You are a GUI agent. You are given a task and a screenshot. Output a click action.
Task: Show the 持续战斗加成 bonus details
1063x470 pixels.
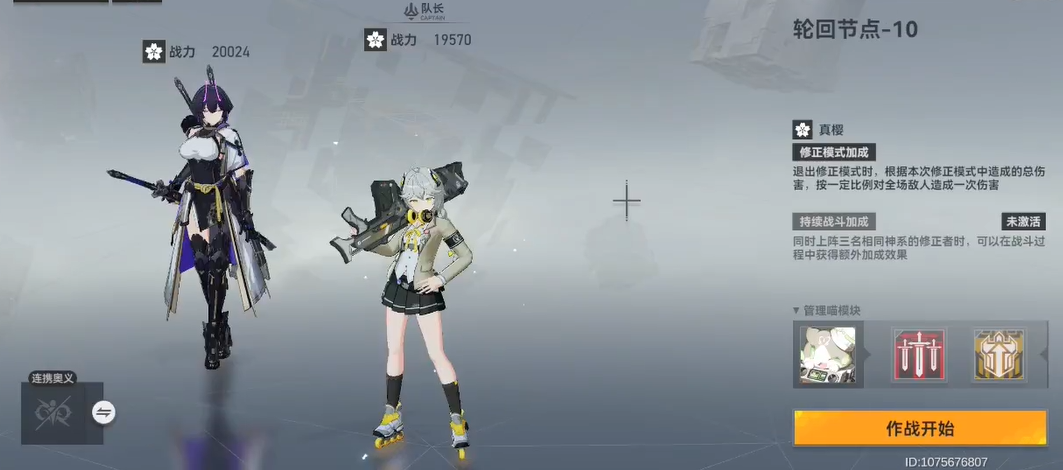(834, 222)
